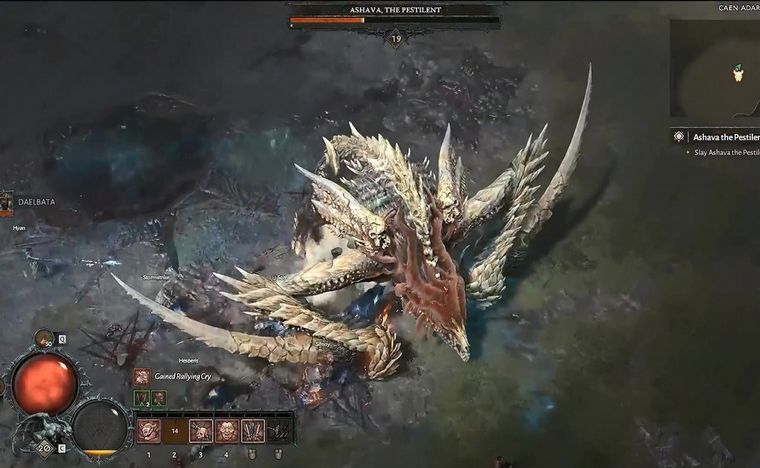This screenshot has height=468, width=760.
Task: Trigger the screaming face skill in slot 4
Action: click(x=227, y=430)
